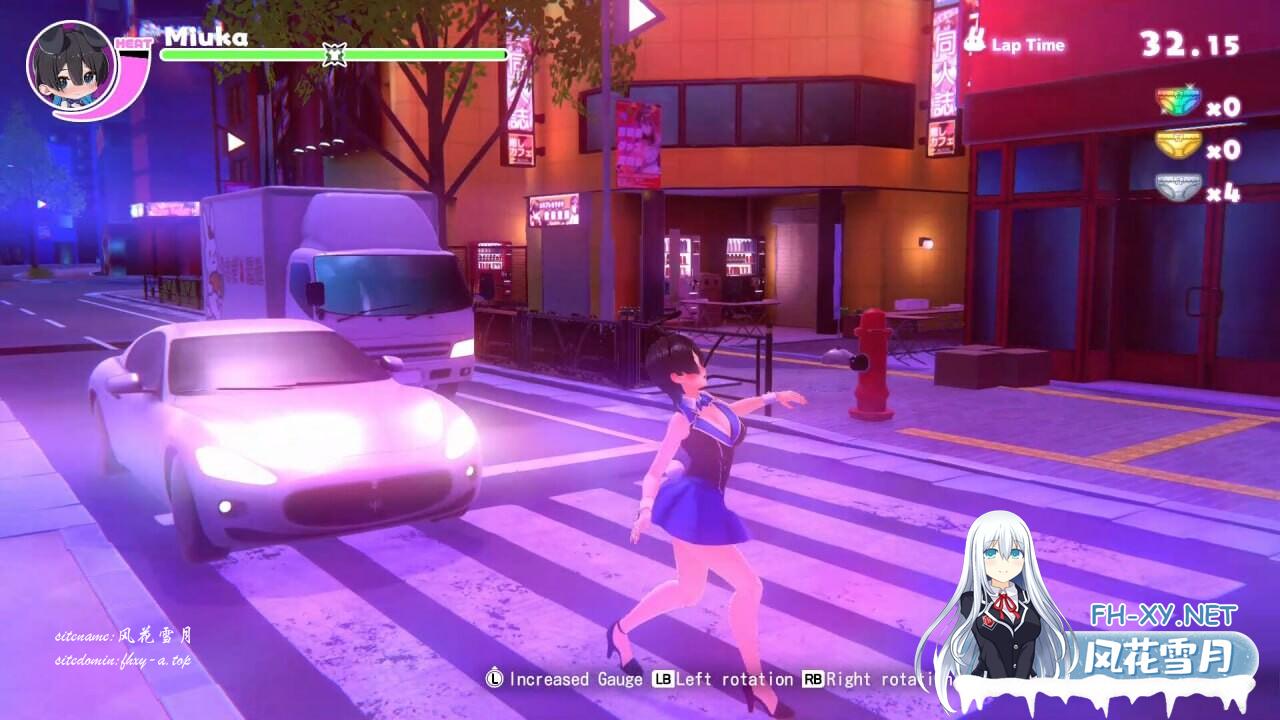Viewport: 1280px width, 720px height.
Task: Click Miuka's character portrait
Action: click(70, 68)
